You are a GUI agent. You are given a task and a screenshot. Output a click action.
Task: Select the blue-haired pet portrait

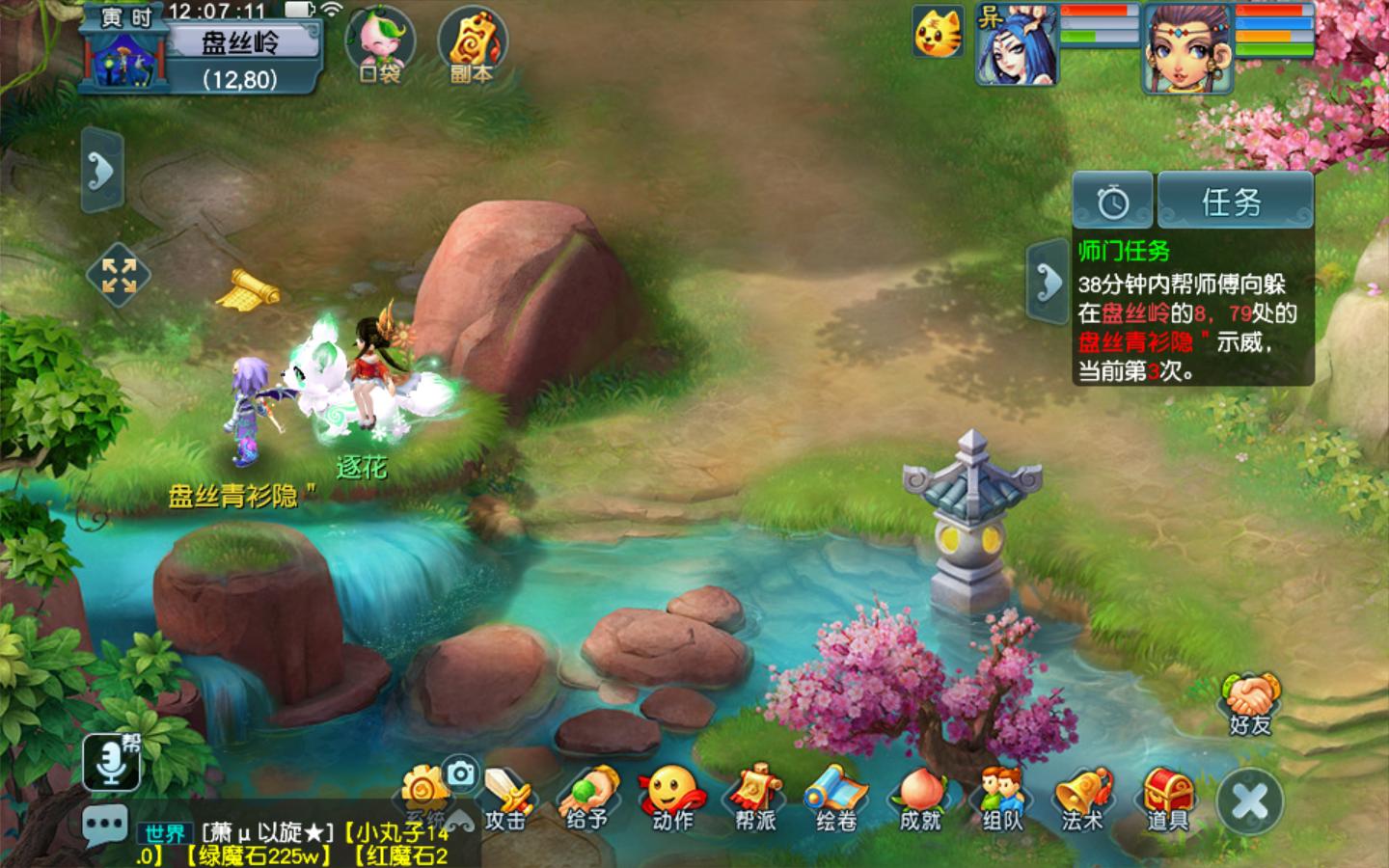(x=1016, y=44)
